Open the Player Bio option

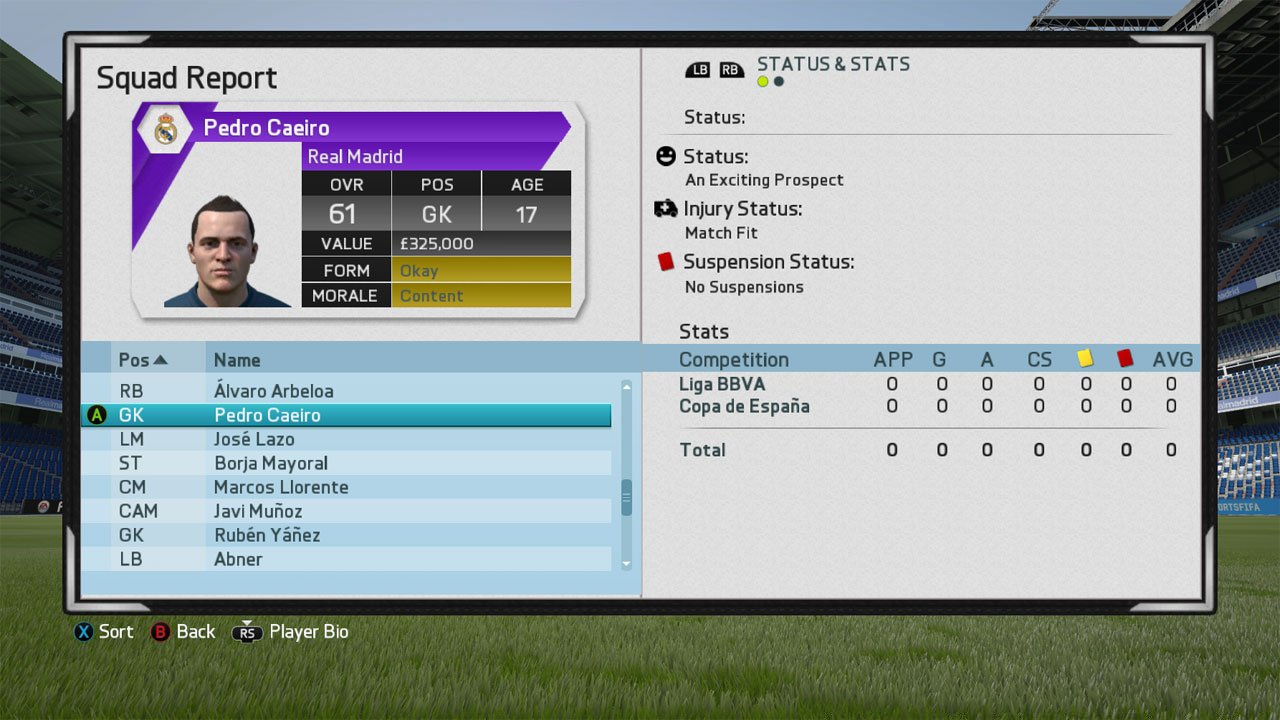(x=290, y=632)
